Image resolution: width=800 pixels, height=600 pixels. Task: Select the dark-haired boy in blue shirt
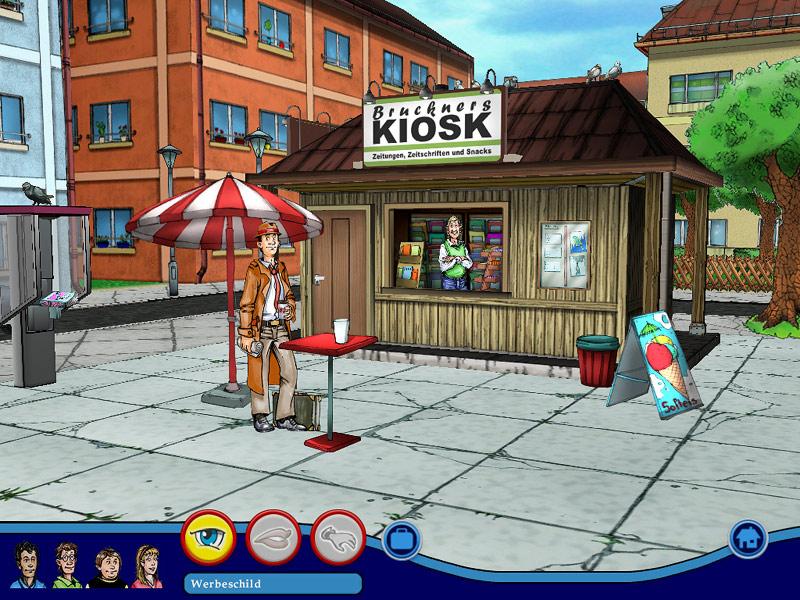click(27, 565)
